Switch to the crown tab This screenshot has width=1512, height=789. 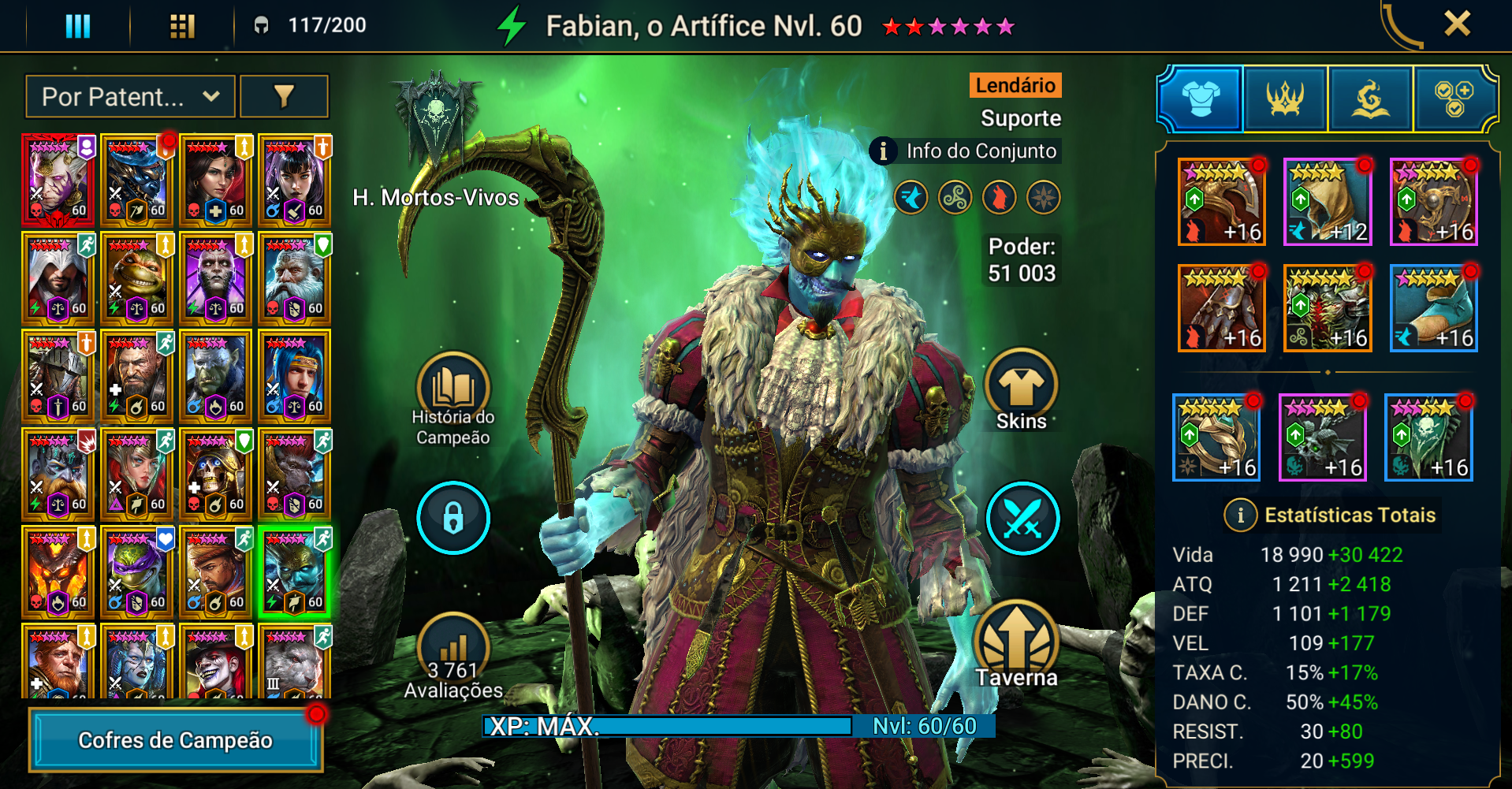tap(1285, 99)
